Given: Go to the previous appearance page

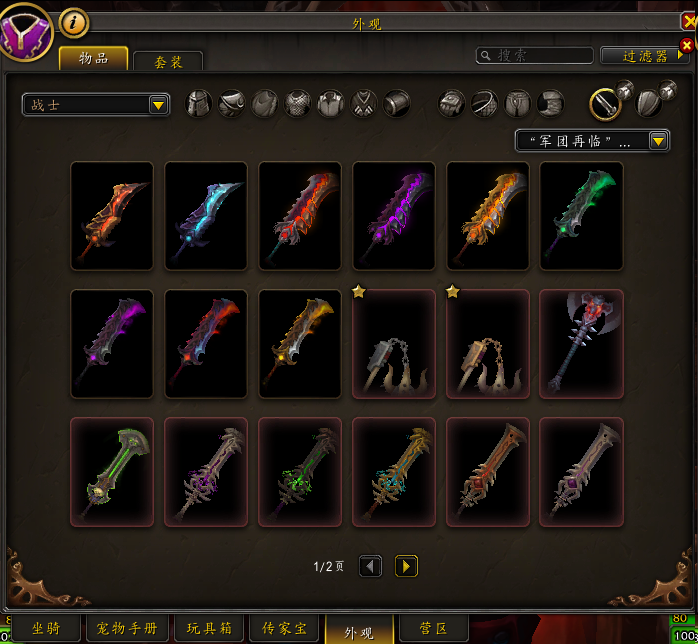Looking at the screenshot, I should pos(370,566).
